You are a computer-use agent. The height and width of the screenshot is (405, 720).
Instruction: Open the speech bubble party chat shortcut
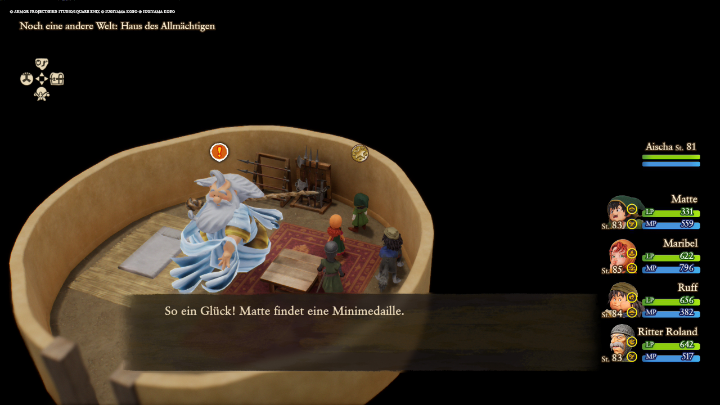click(42, 63)
